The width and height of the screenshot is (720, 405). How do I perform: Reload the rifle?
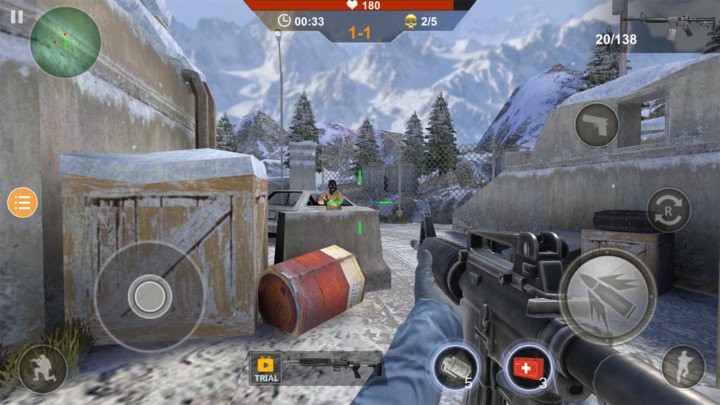click(668, 210)
